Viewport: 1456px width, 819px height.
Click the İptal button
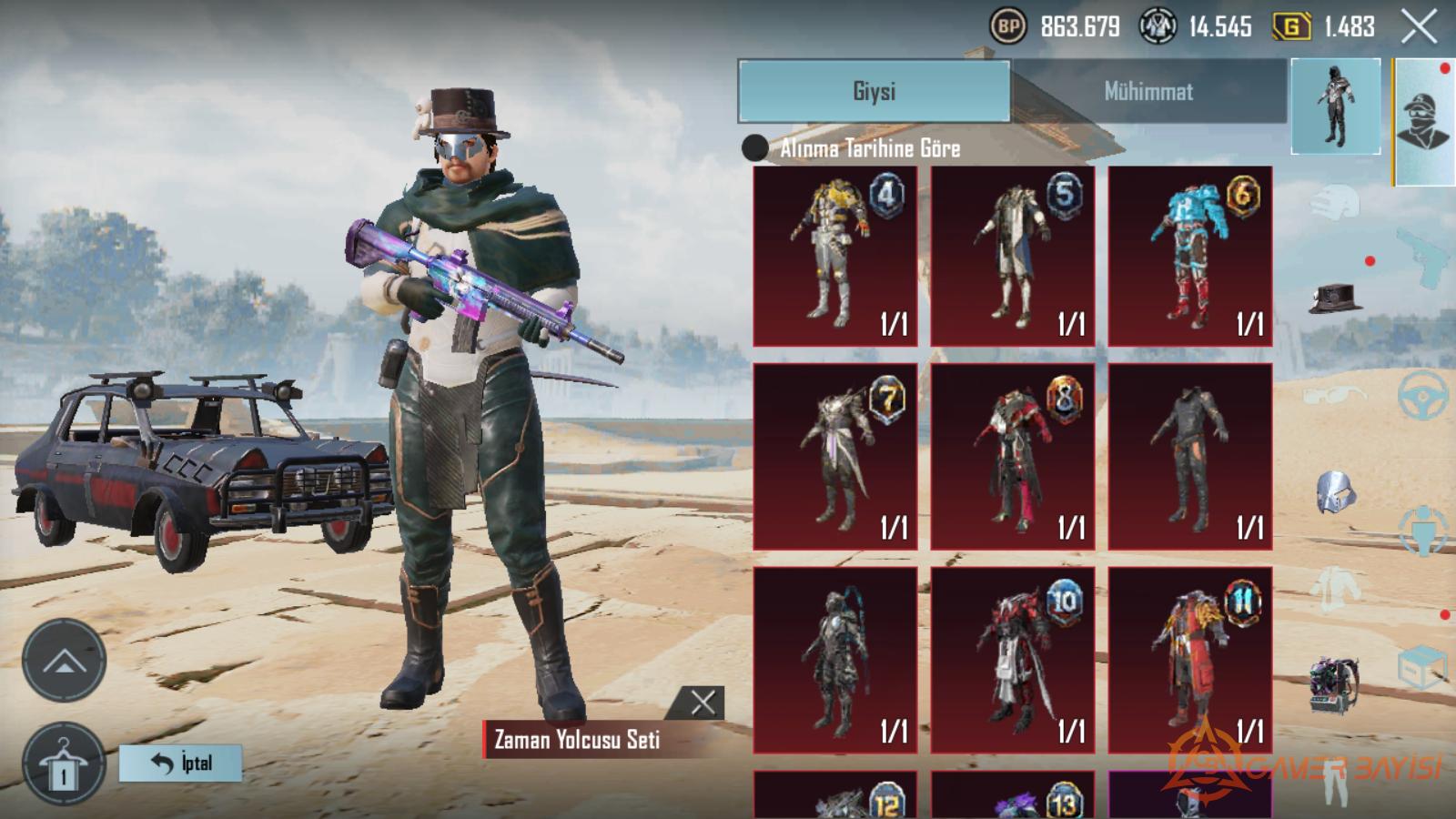point(181,763)
